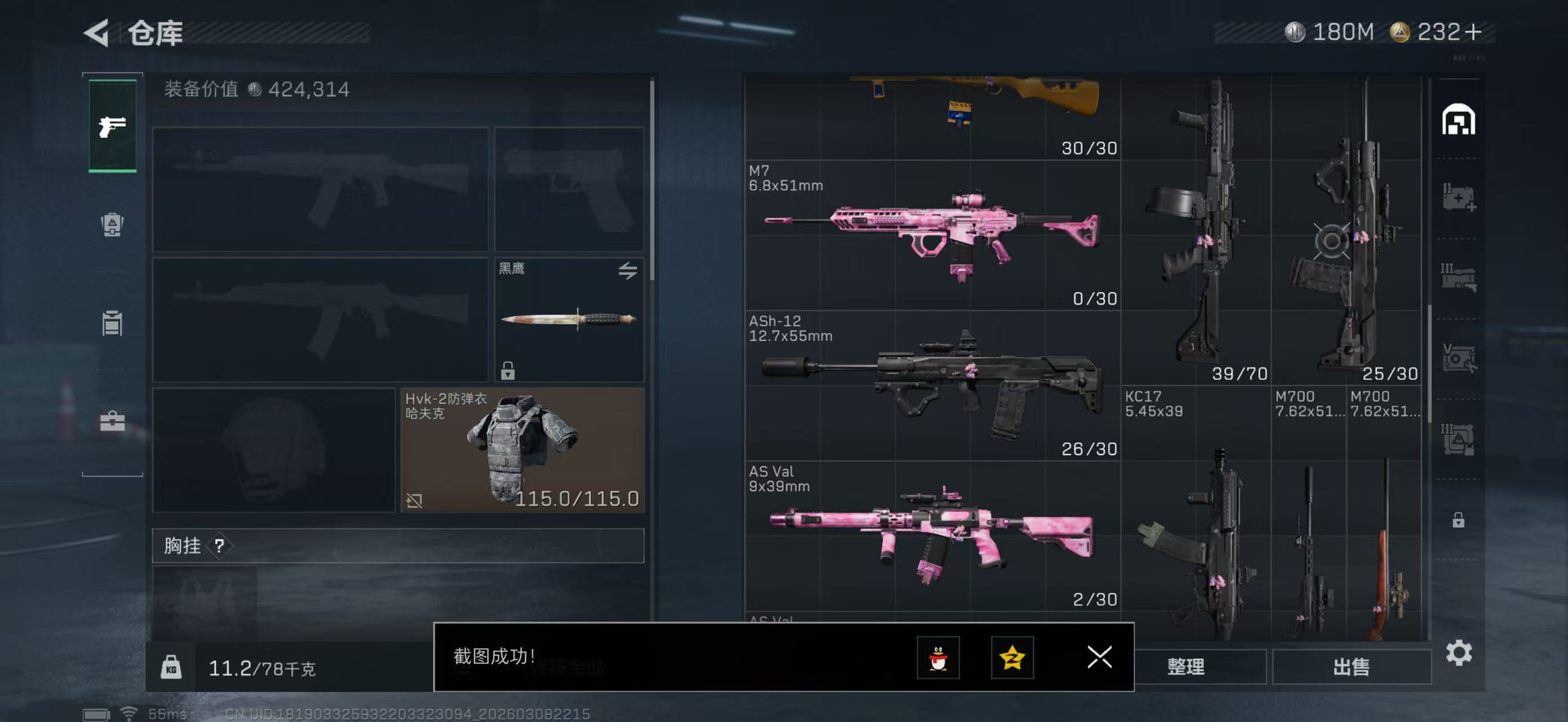The width and height of the screenshot is (1568, 722).
Task: Switch to the briefcase category tab
Action: click(112, 421)
